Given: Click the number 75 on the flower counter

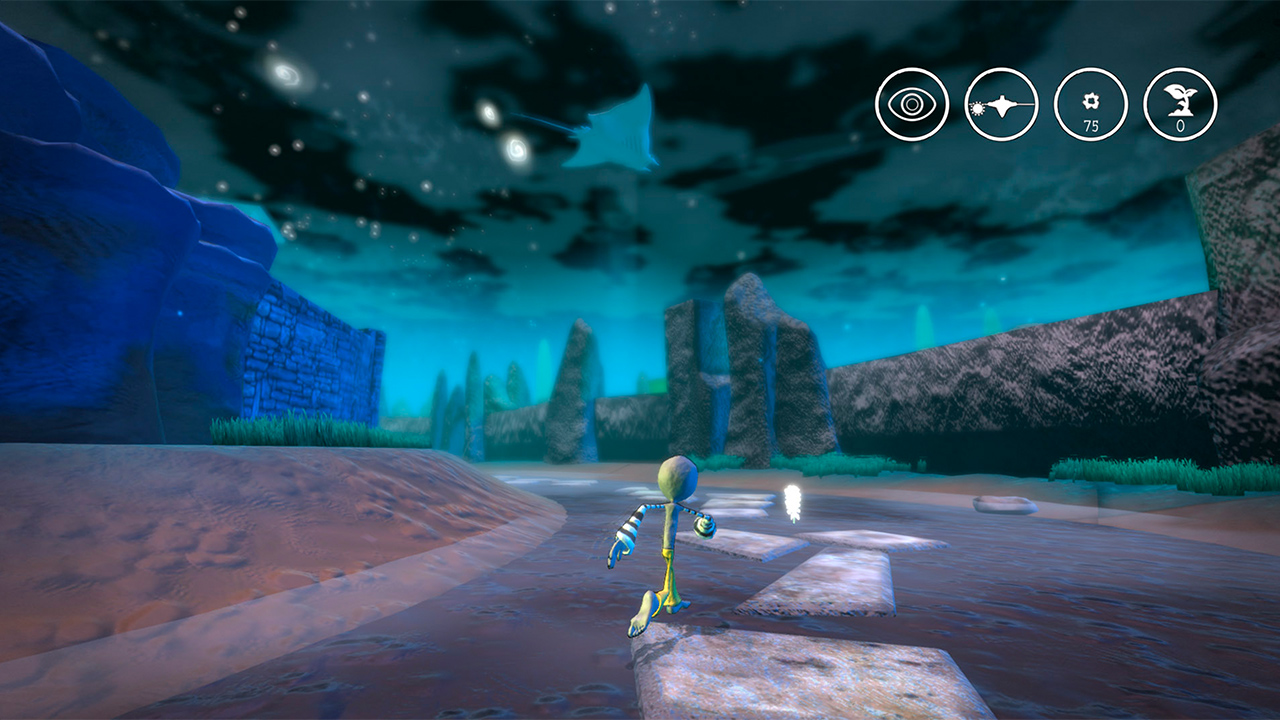Looking at the screenshot, I should click(1091, 124).
